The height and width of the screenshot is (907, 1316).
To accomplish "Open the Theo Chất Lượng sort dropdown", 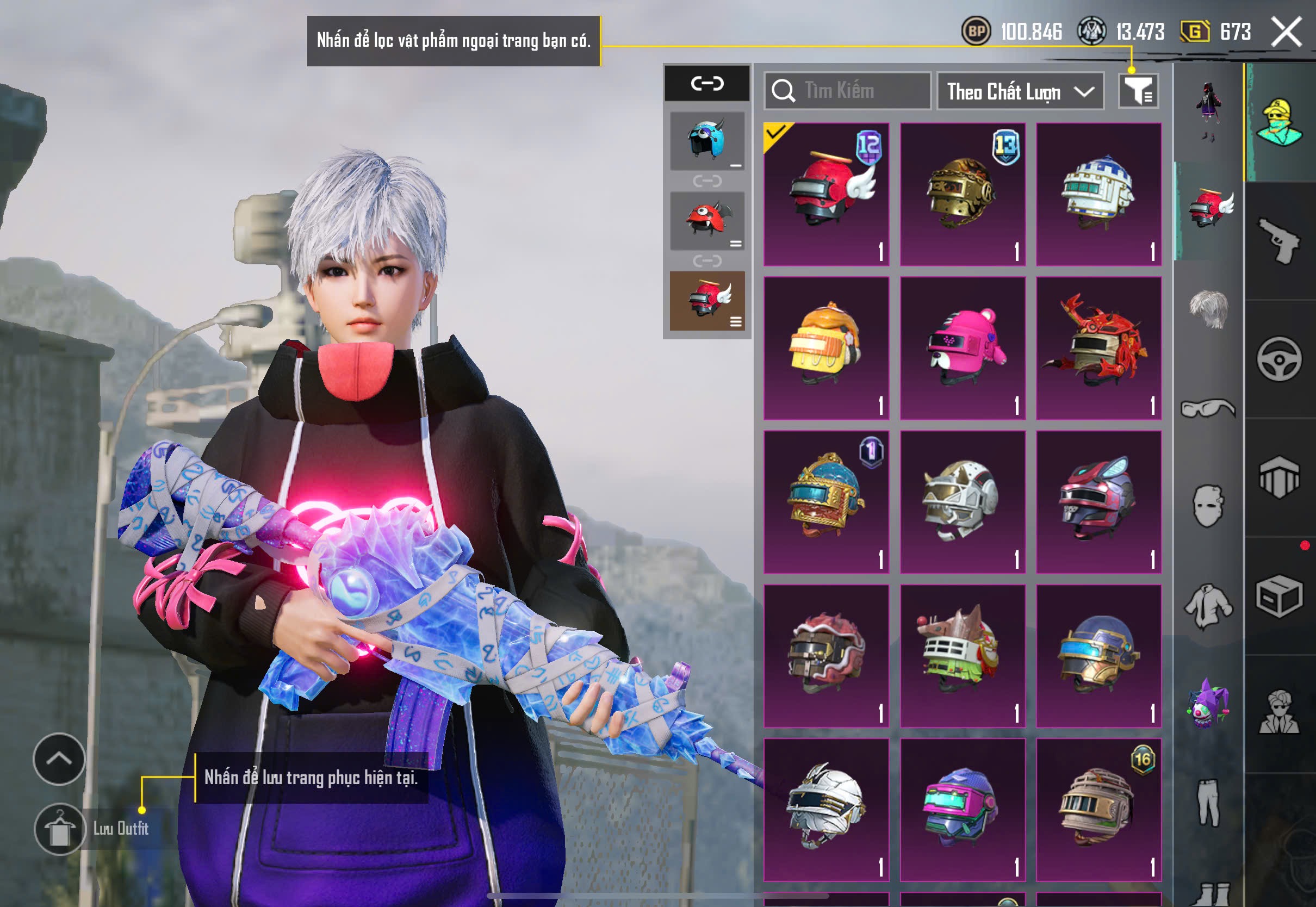I will coord(1020,91).
